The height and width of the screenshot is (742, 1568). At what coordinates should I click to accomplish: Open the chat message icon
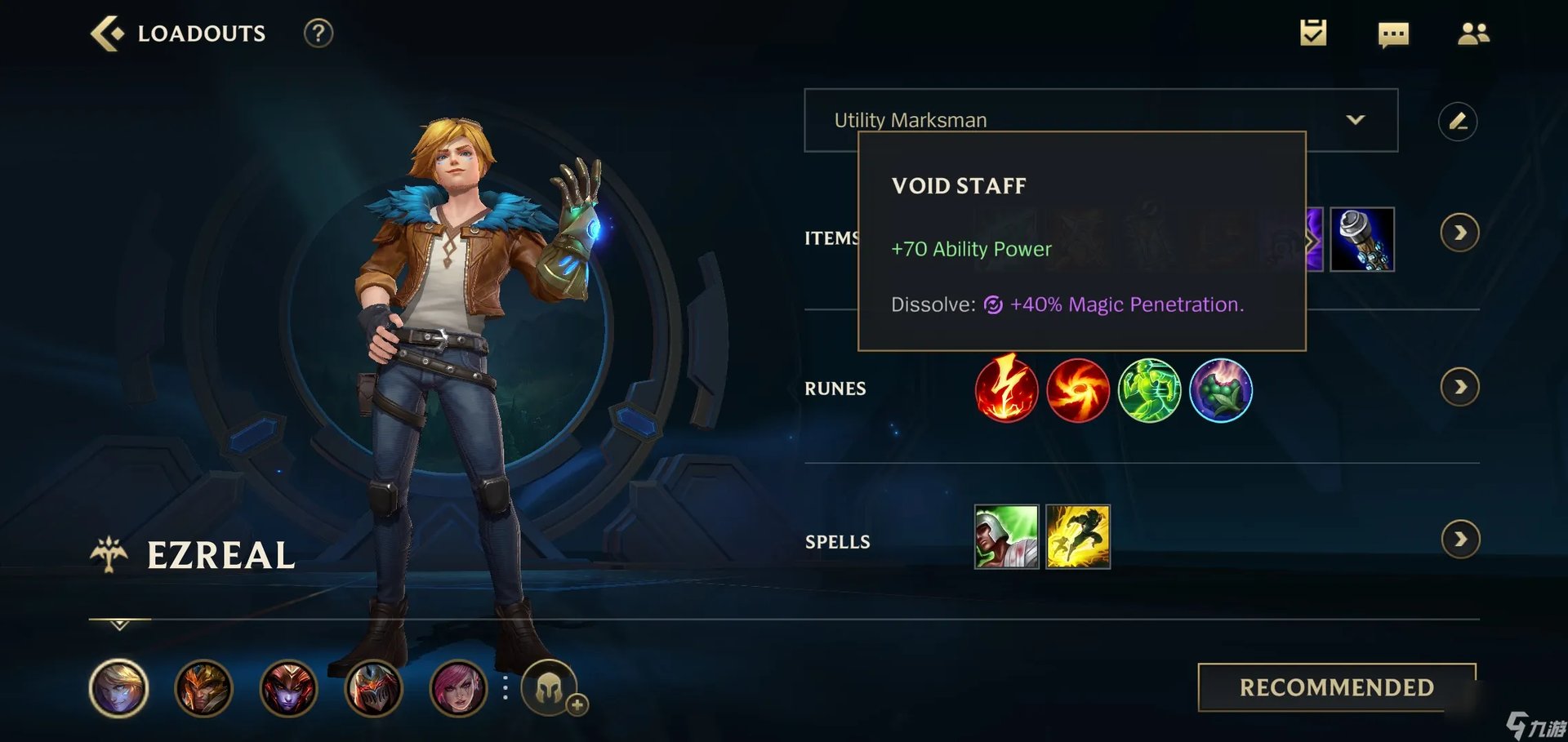pyautogui.click(x=1392, y=33)
